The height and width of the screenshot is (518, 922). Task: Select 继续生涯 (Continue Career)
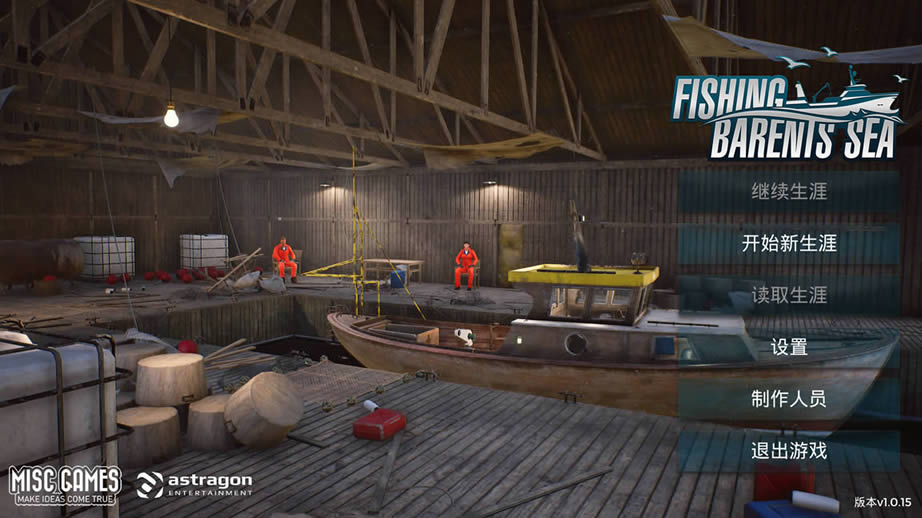[789, 191]
